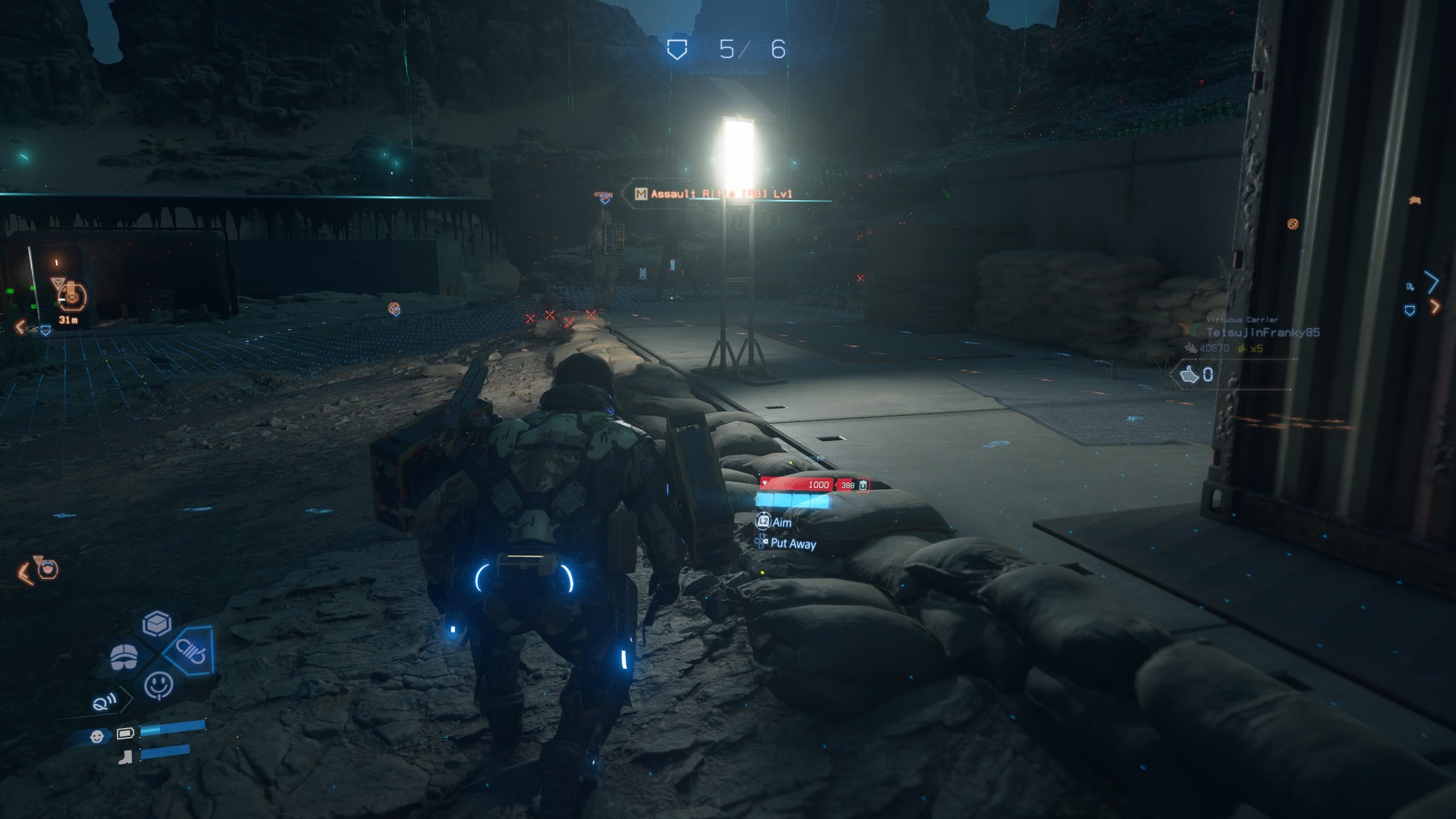This screenshot has width=1456, height=819.
Task: Open the smiley face wheel slot
Action: pyautogui.click(x=159, y=685)
